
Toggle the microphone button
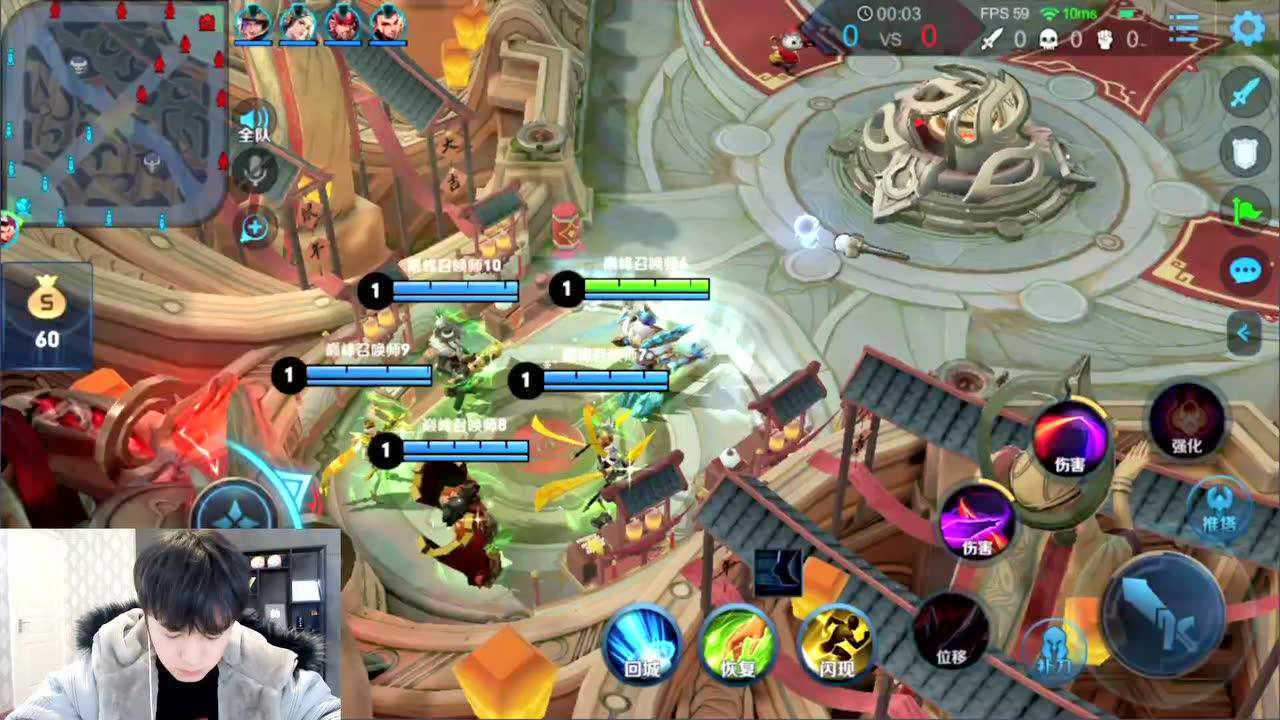(x=256, y=170)
